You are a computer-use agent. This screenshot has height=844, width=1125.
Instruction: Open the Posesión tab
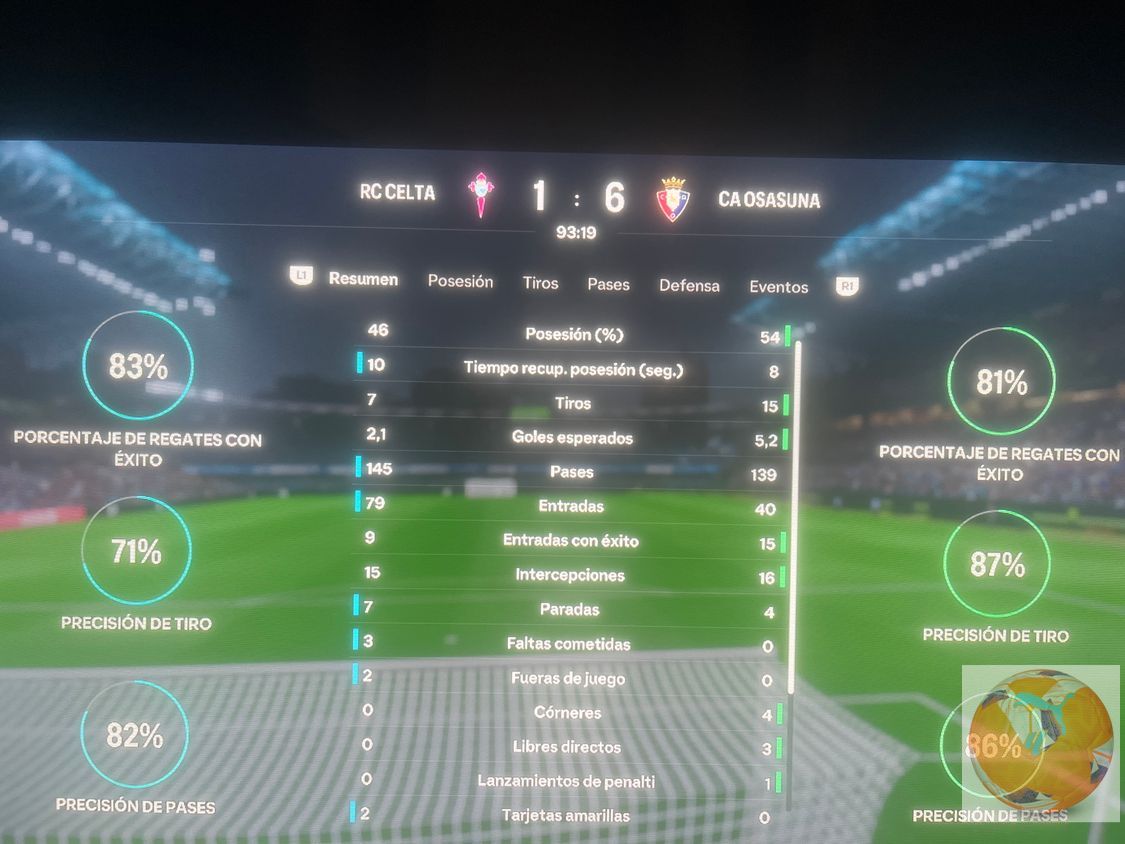[460, 281]
